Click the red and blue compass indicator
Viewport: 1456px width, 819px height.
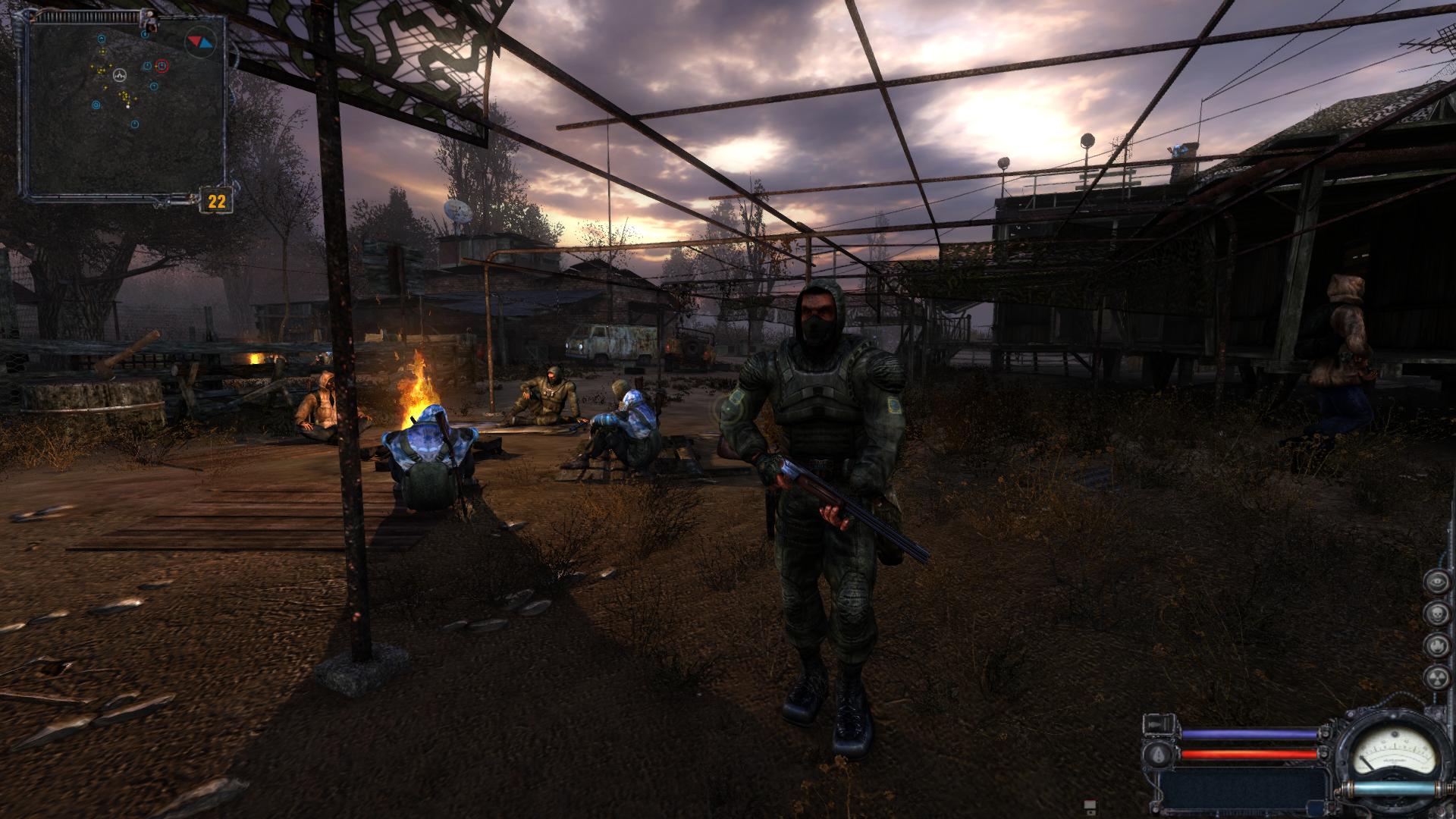(201, 41)
